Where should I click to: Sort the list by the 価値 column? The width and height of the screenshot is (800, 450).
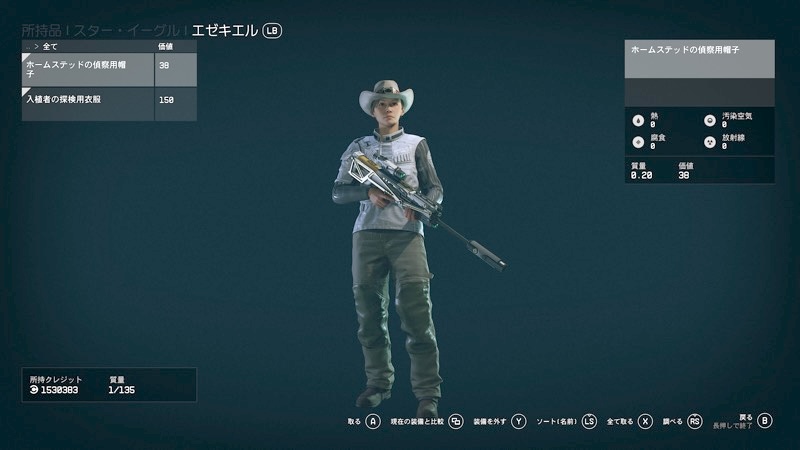166,46
